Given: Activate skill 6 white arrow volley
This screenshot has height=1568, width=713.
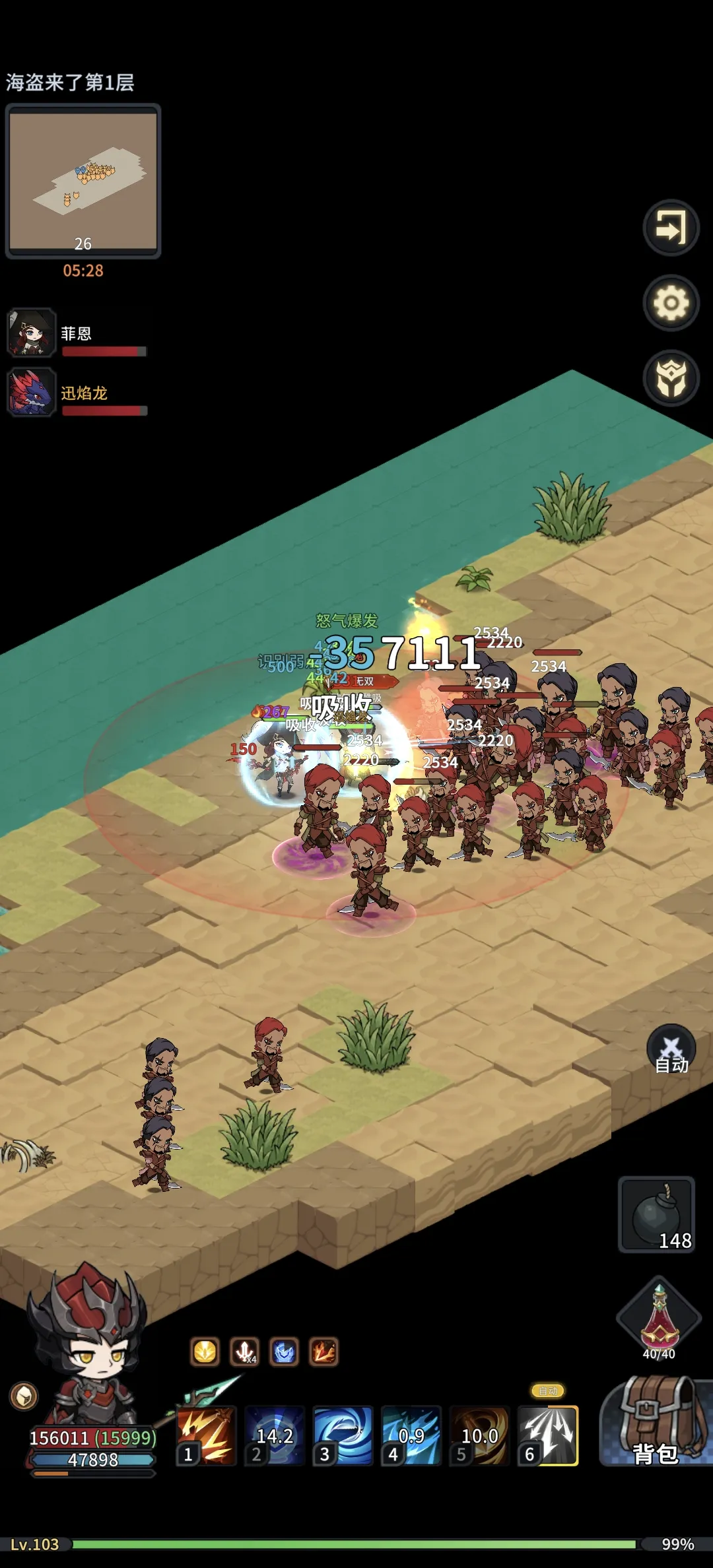Looking at the screenshot, I should (548, 1436).
